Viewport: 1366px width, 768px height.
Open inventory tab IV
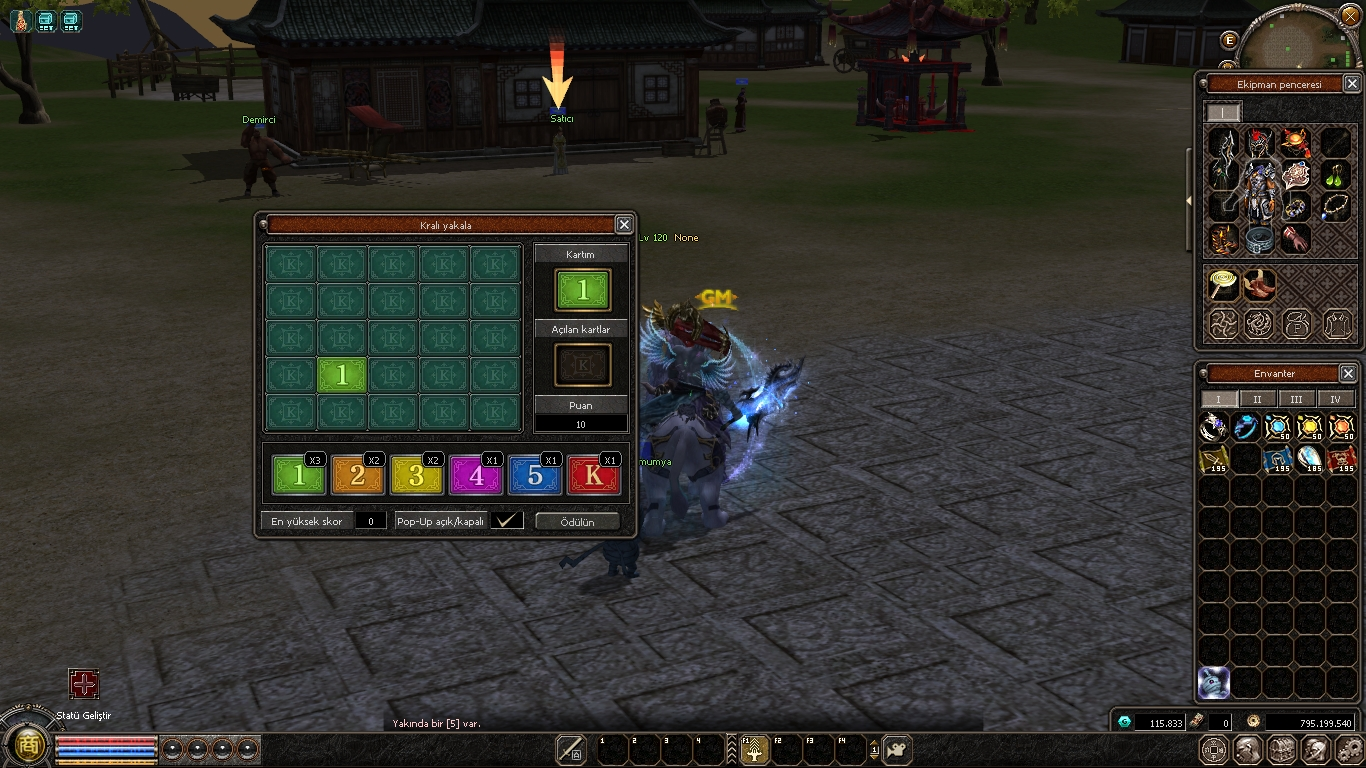1335,399
